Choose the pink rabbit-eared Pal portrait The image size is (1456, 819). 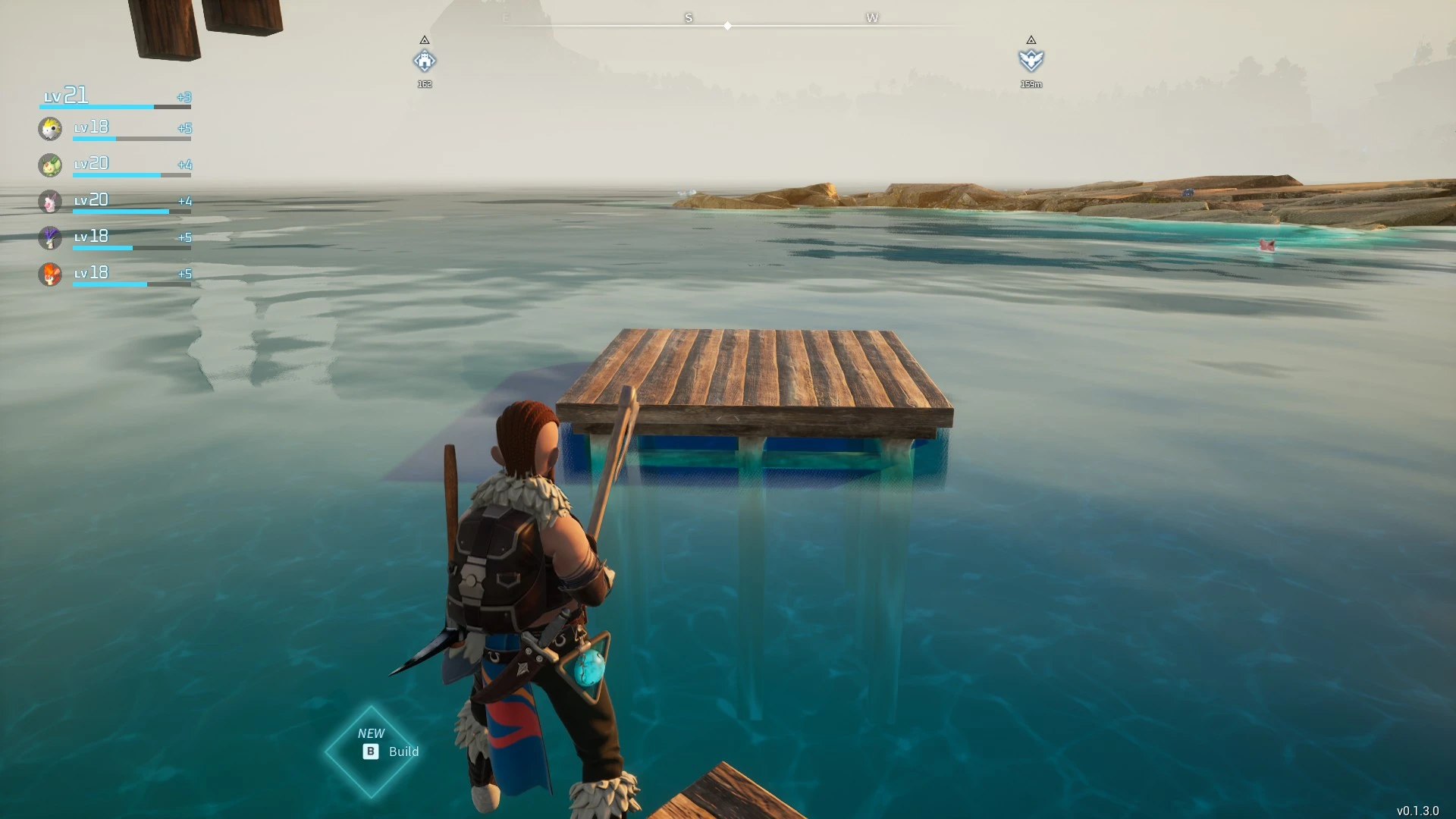(50, 202)
